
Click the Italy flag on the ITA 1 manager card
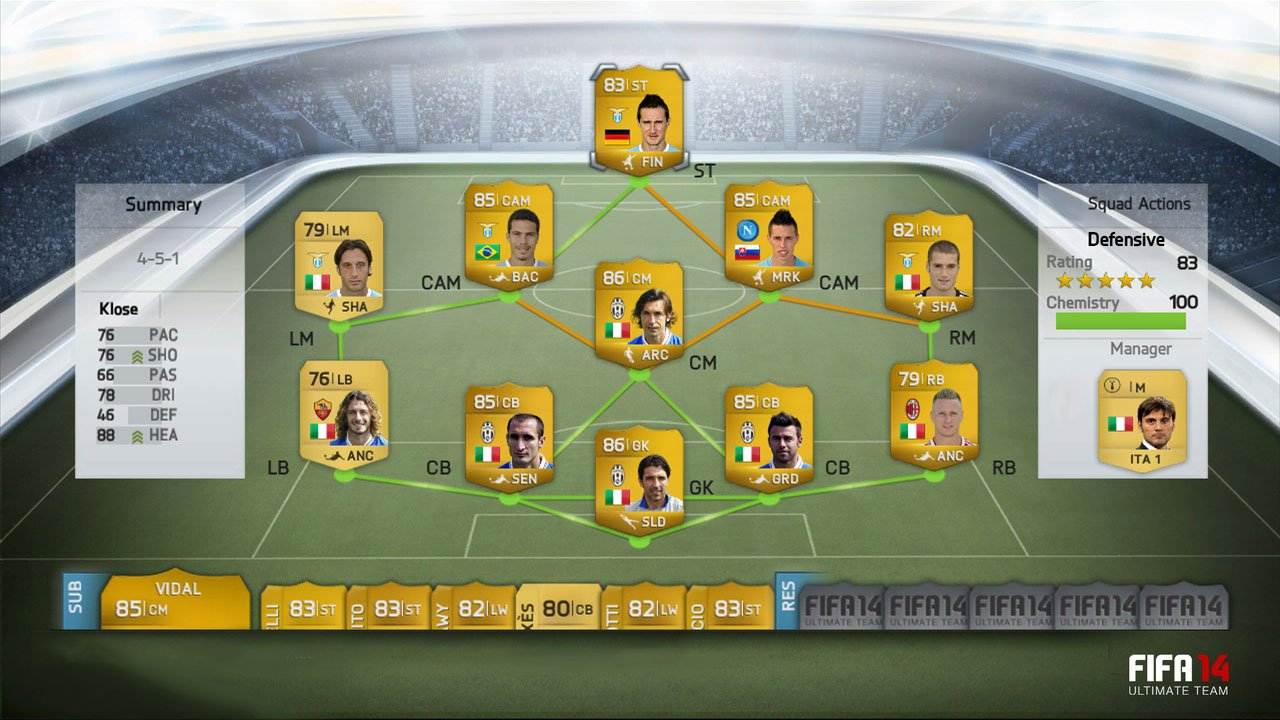point(1120,424)
